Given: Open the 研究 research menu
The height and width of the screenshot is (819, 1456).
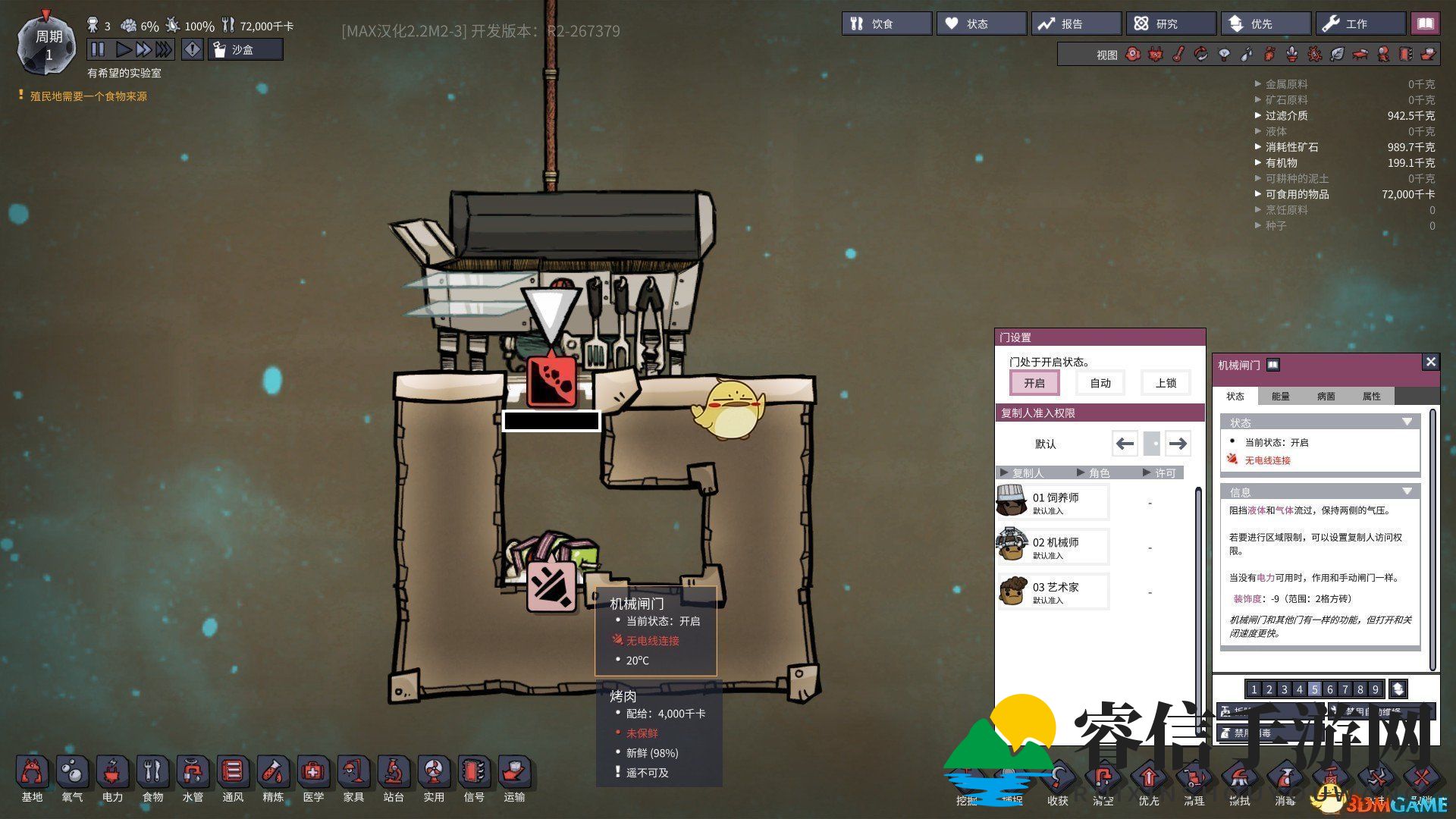Looking at the screenshot, I should click(1170, 24).
